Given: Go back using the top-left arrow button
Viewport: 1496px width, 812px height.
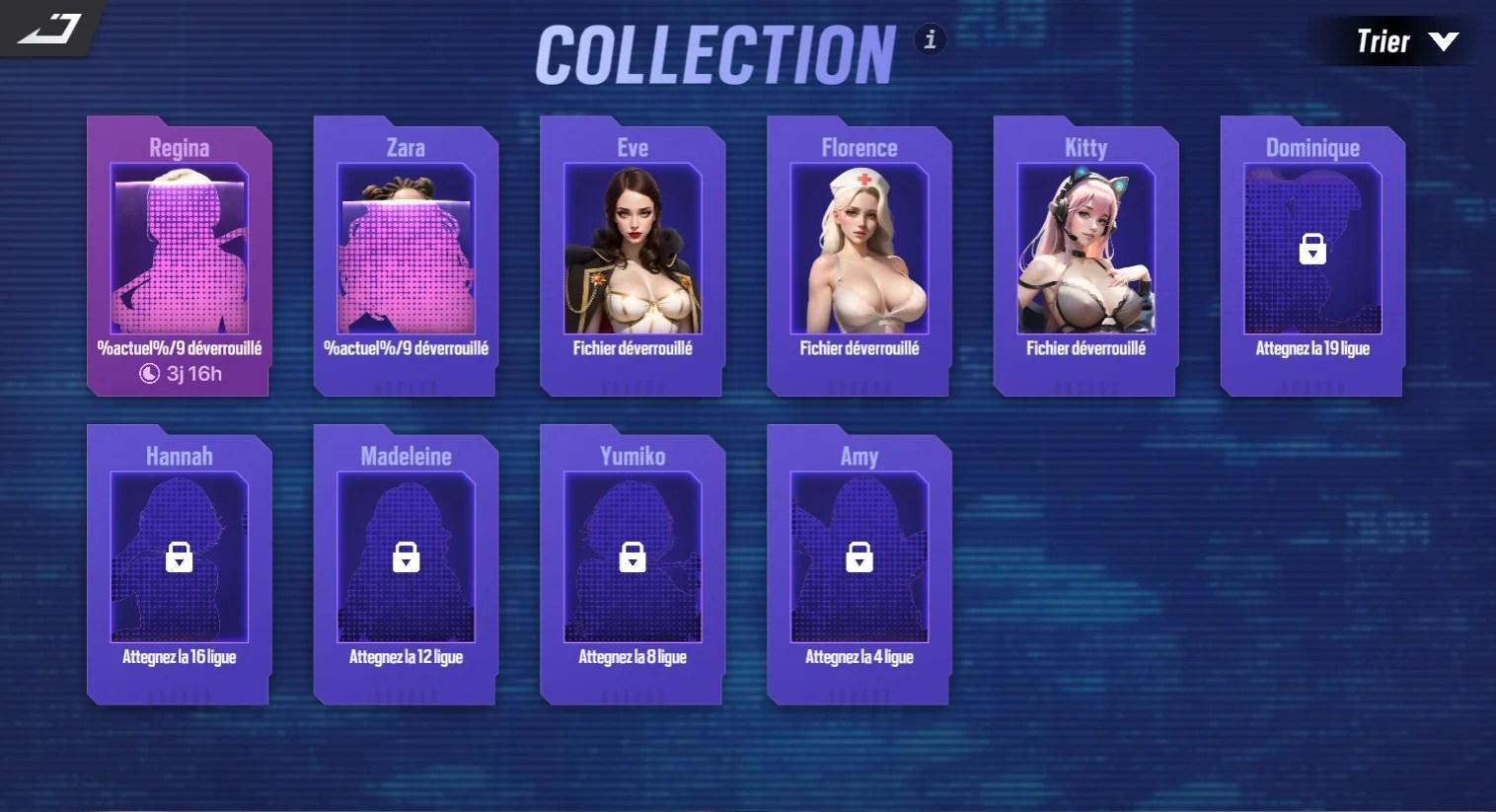Looking at the screenshot, I should coord(49,29).
